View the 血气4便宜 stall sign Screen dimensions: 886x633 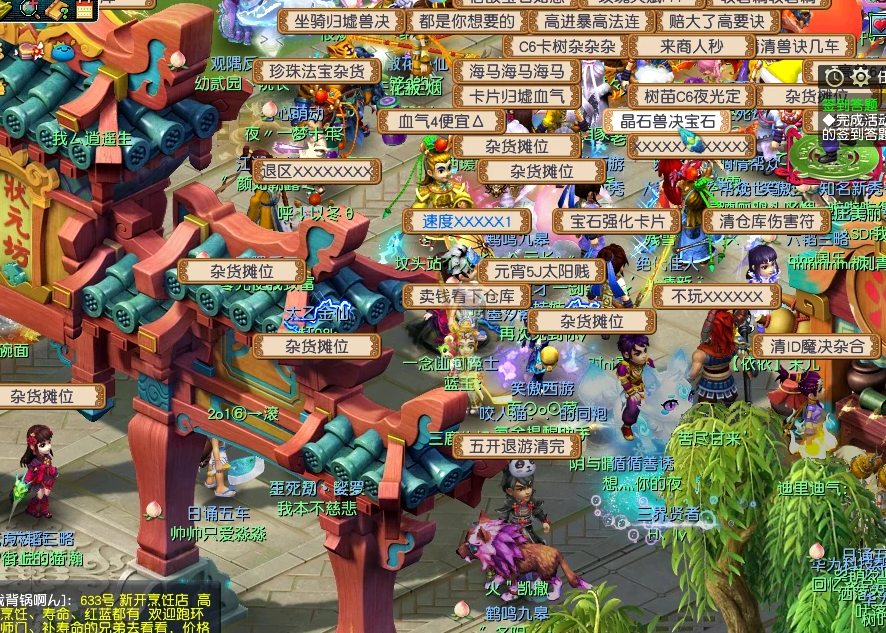click(441, 121)
